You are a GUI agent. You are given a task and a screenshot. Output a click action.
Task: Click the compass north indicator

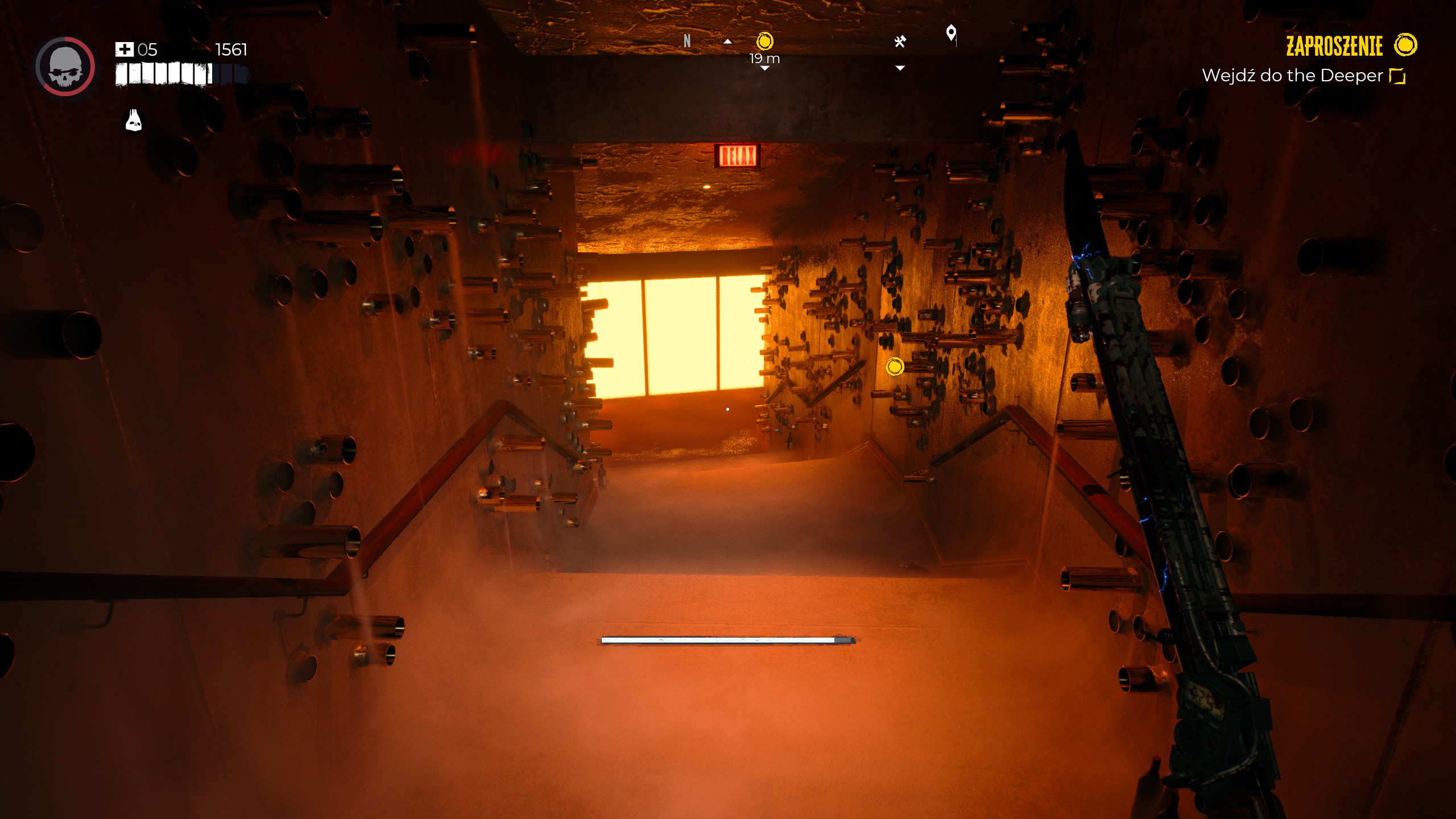pos(687,41)
